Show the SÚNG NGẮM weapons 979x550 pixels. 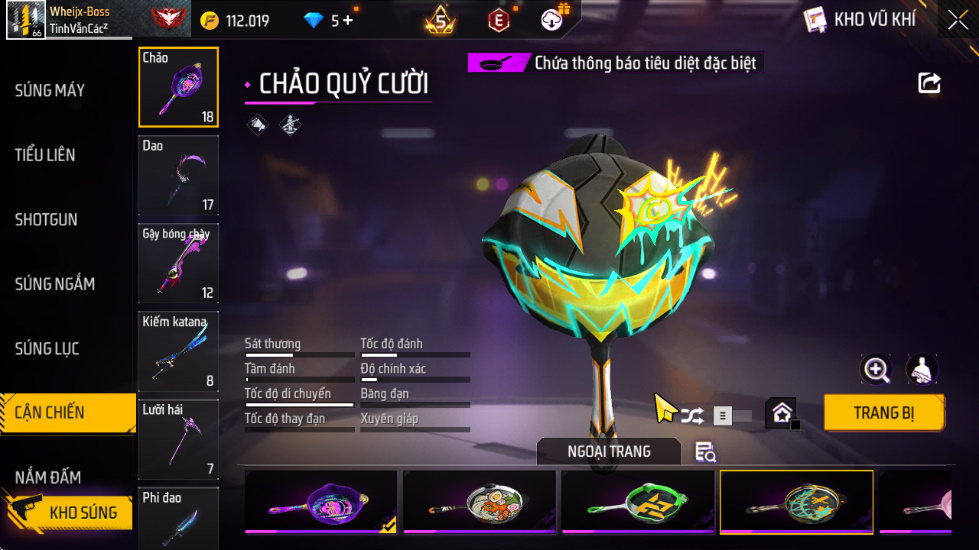[55, 284]
